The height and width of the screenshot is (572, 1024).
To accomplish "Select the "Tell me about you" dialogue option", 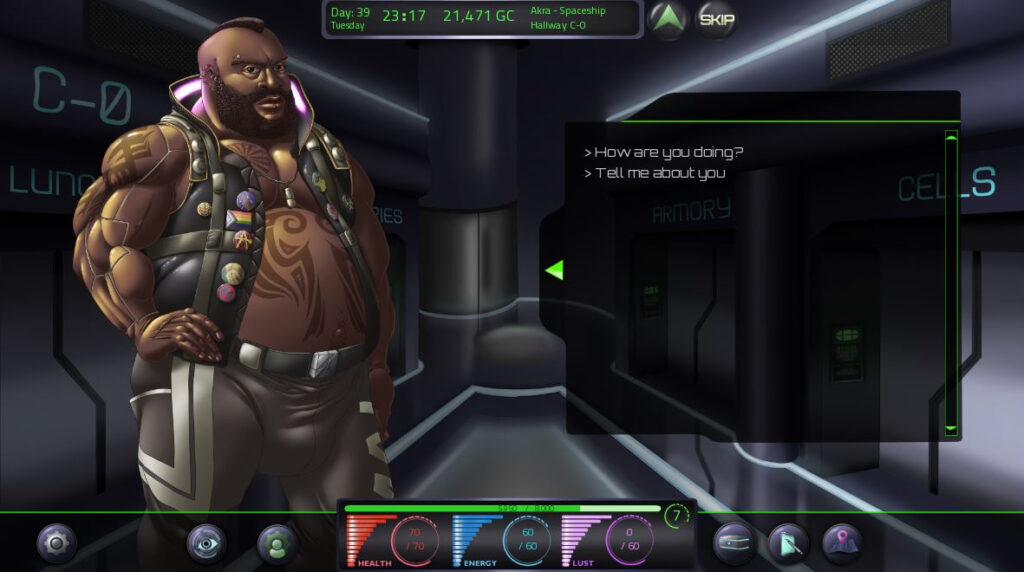I will 659,173.
